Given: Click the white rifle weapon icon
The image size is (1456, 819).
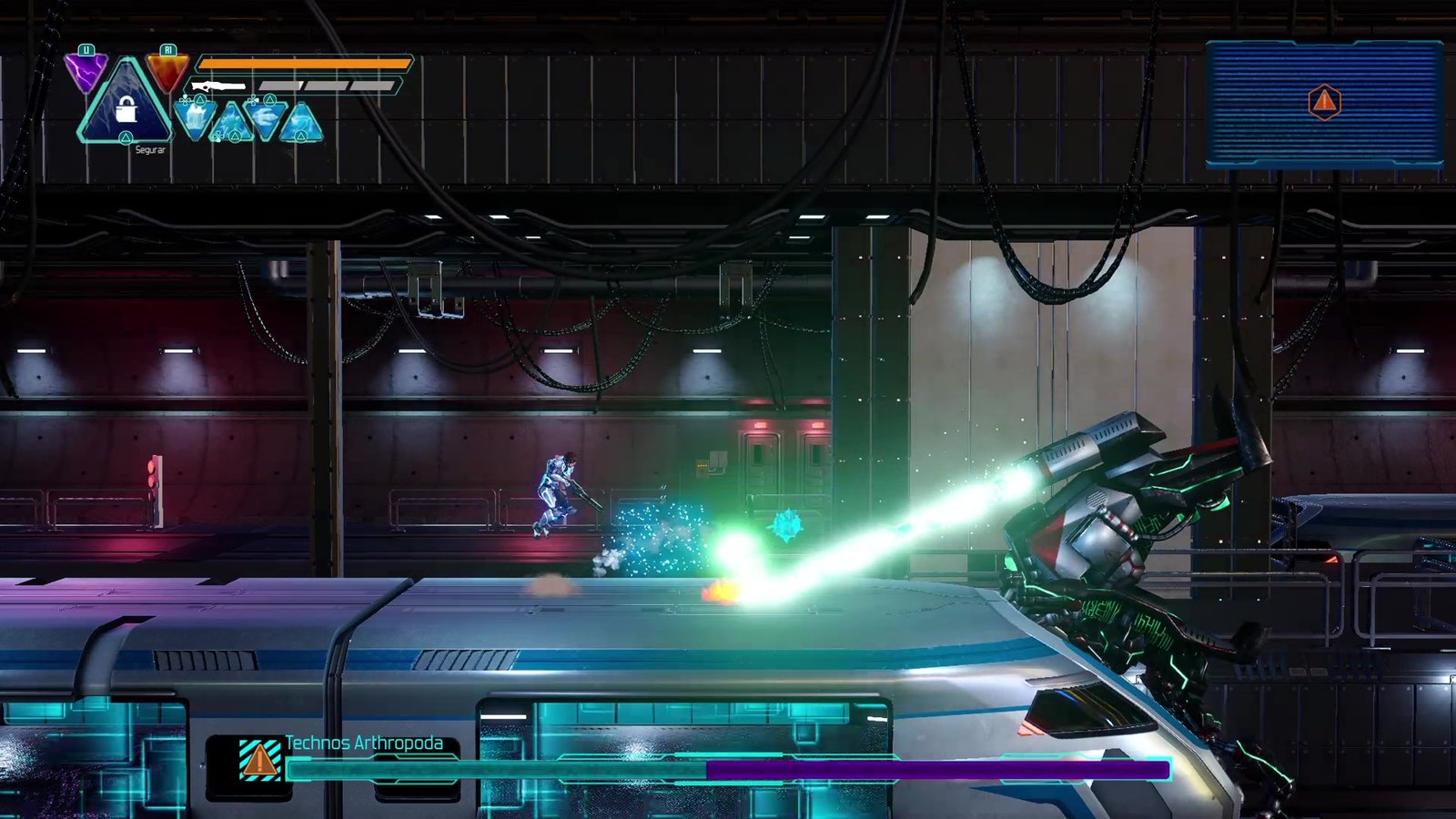Looking at the screenshot, I should click(218, 86).
